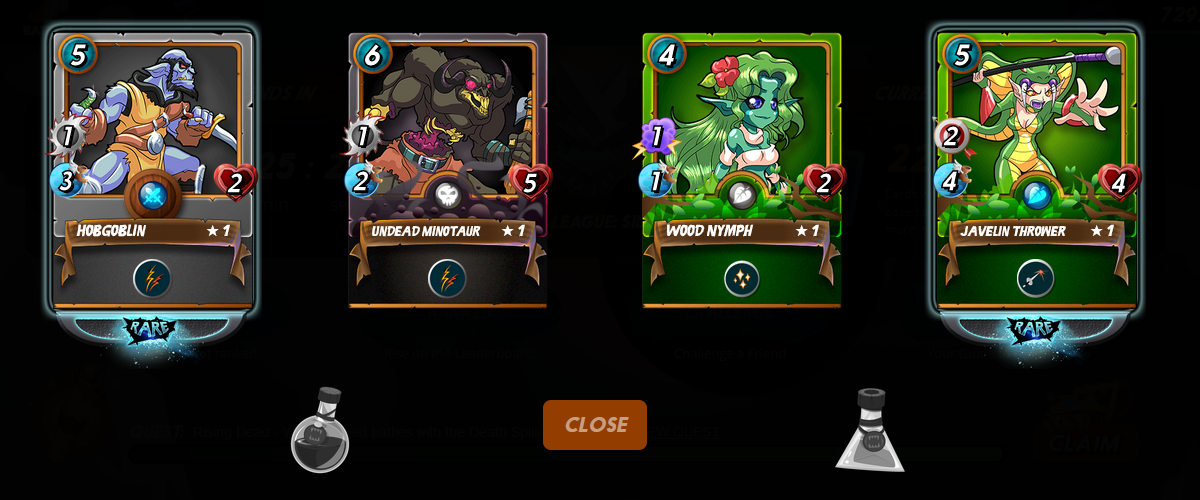The height and width of the screenshot is (500, 1200).
Task: Inspect Javelin Thrower's piercing ability icon
Action: 1036,278
